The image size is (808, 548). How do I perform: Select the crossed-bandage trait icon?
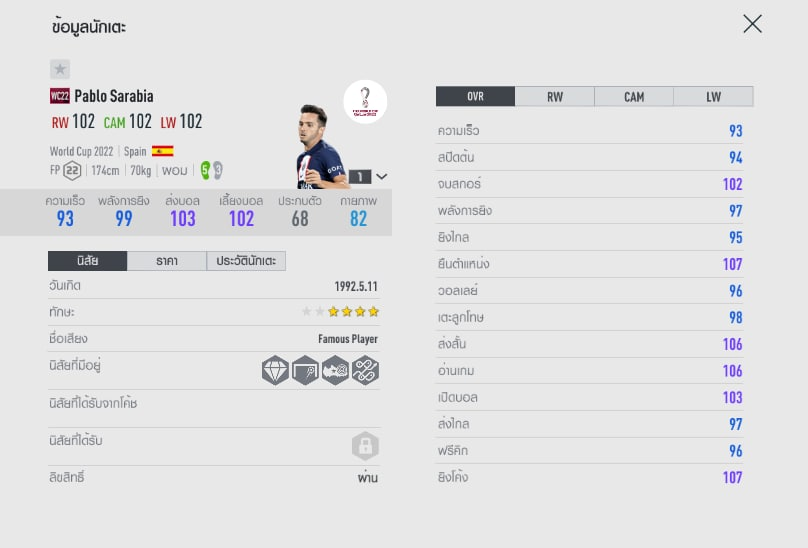point(365,370)
